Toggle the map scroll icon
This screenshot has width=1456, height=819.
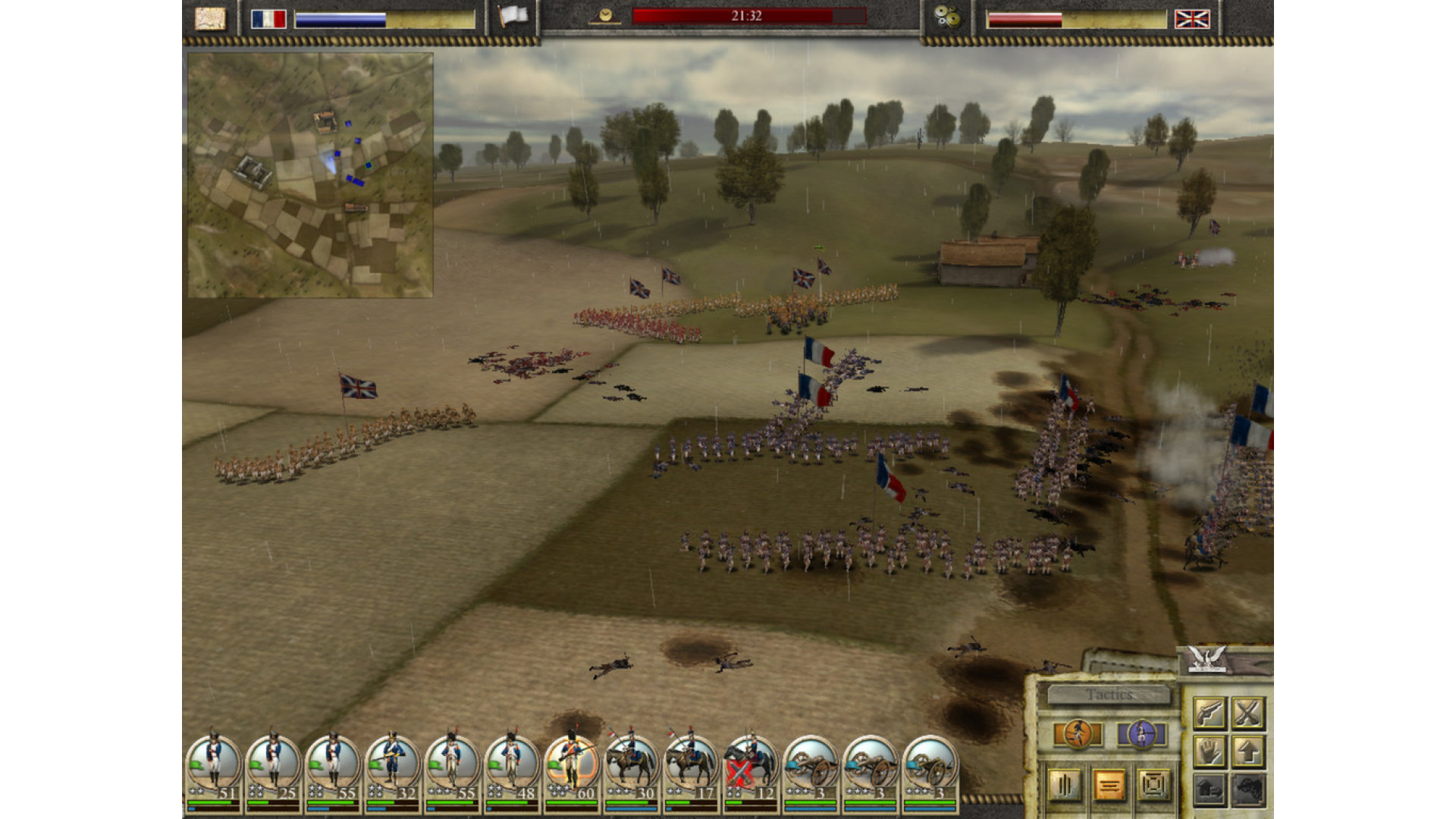click(x=210, y=18)
